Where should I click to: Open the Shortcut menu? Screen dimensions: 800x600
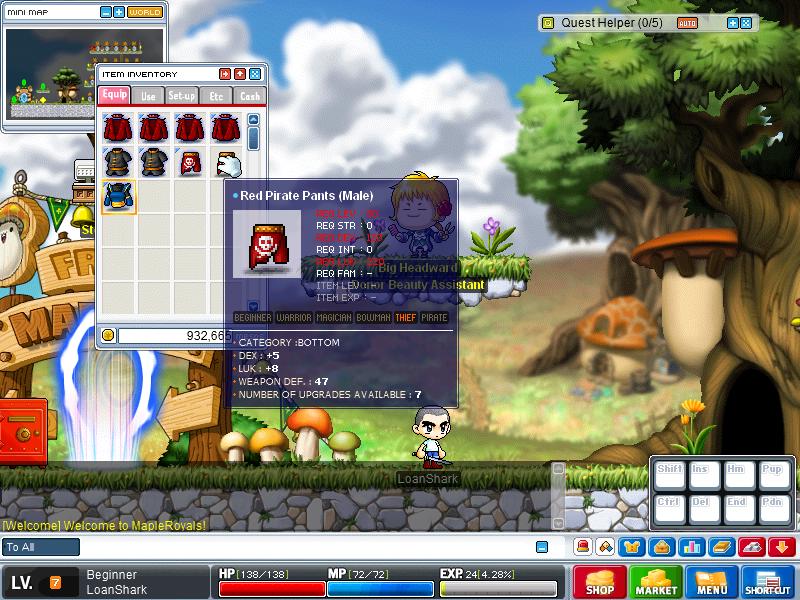[x=768, y=582]
